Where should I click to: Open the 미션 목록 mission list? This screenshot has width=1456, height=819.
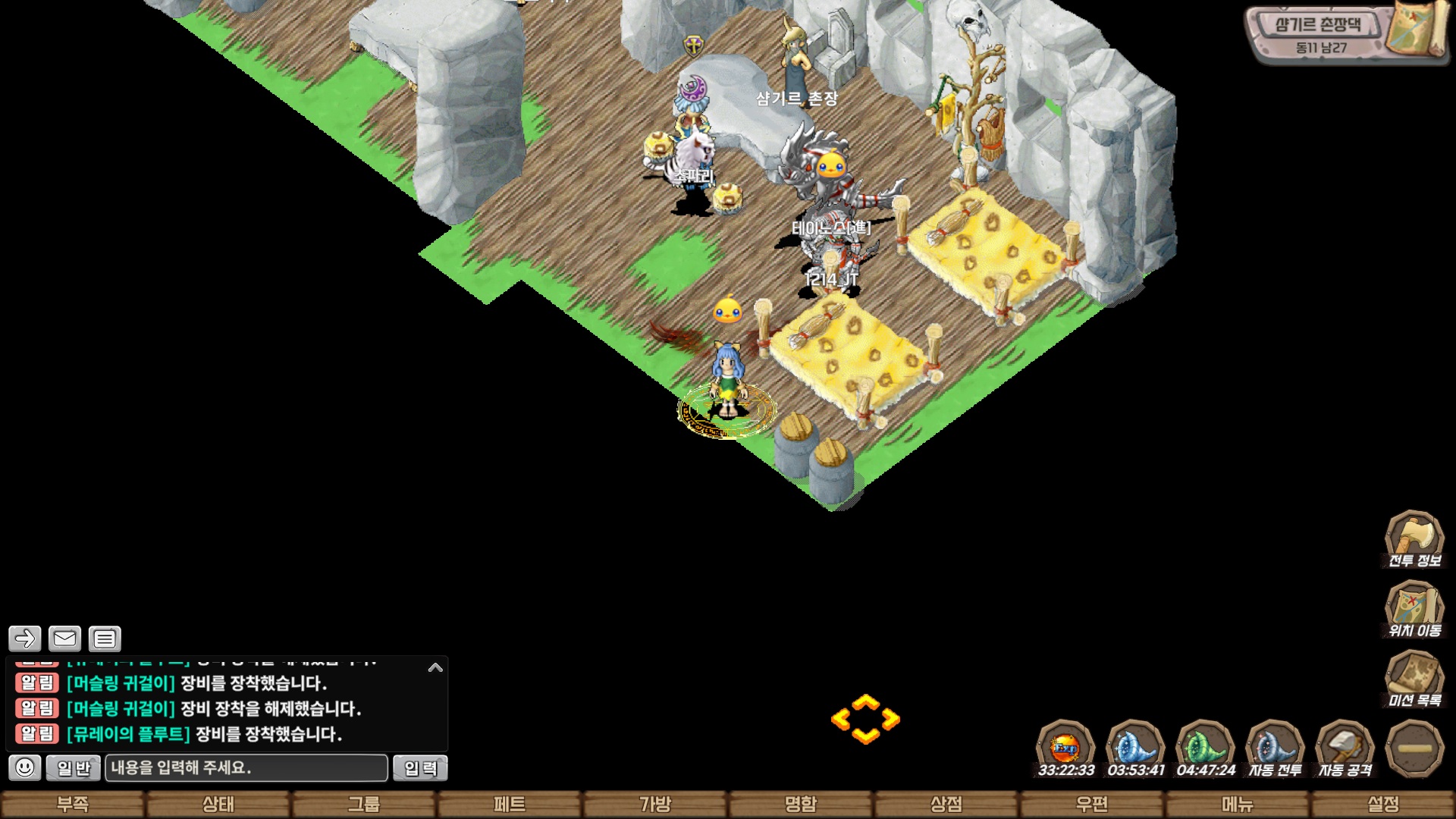tap(1414, 679)
